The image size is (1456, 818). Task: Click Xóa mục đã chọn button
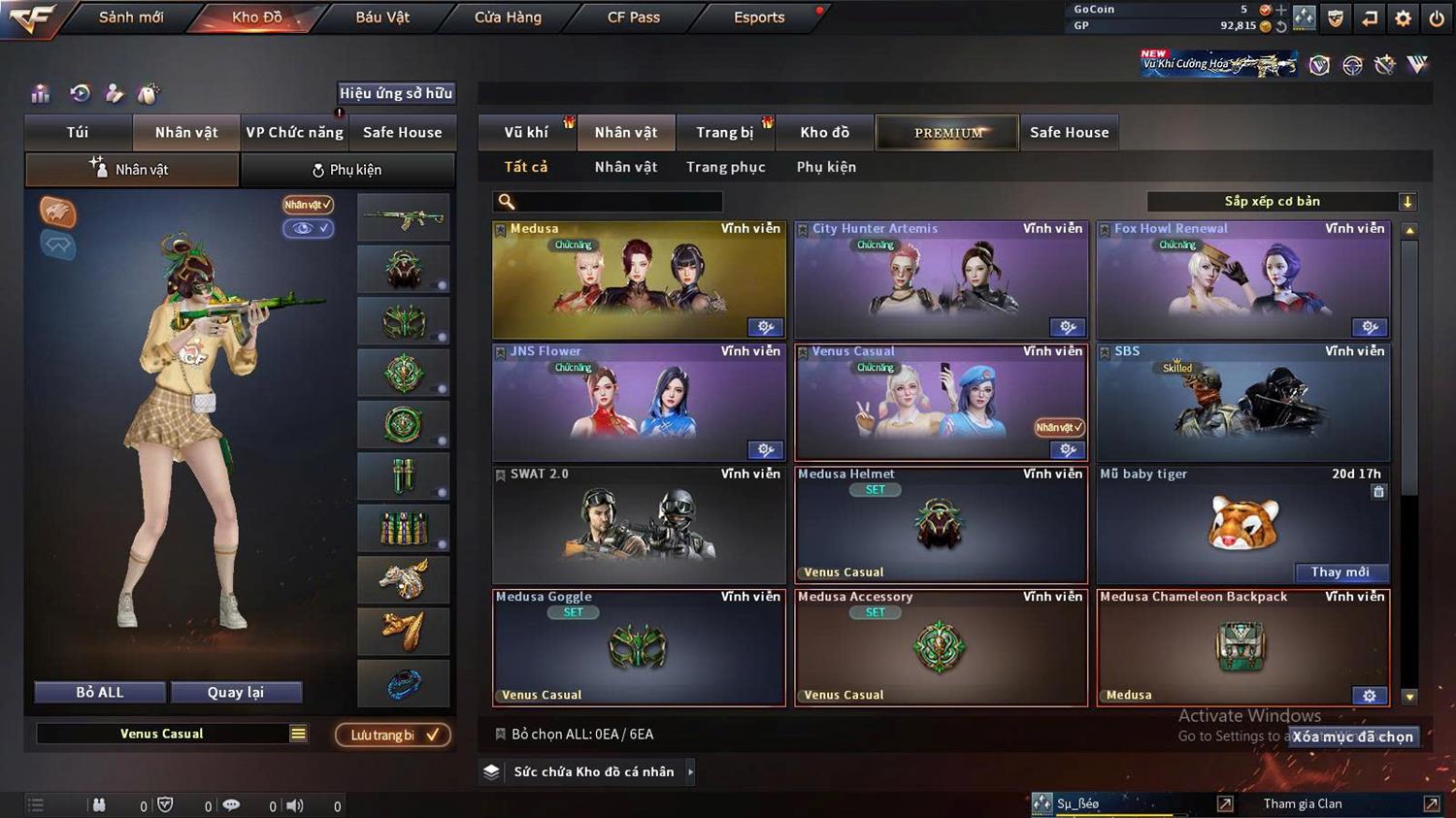(1352, 737)
